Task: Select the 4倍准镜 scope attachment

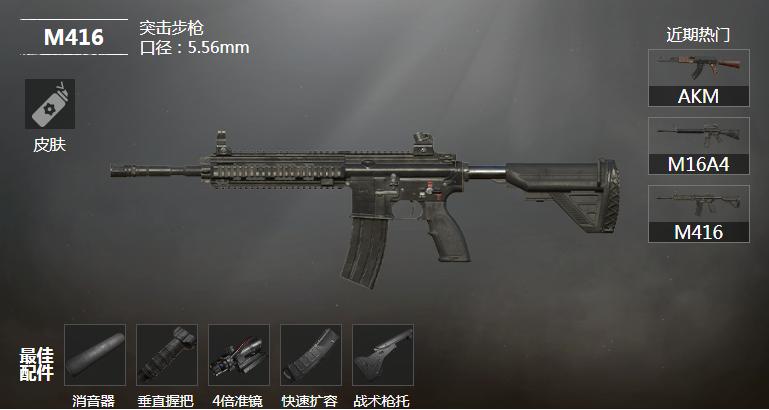Action: [239, 355]
